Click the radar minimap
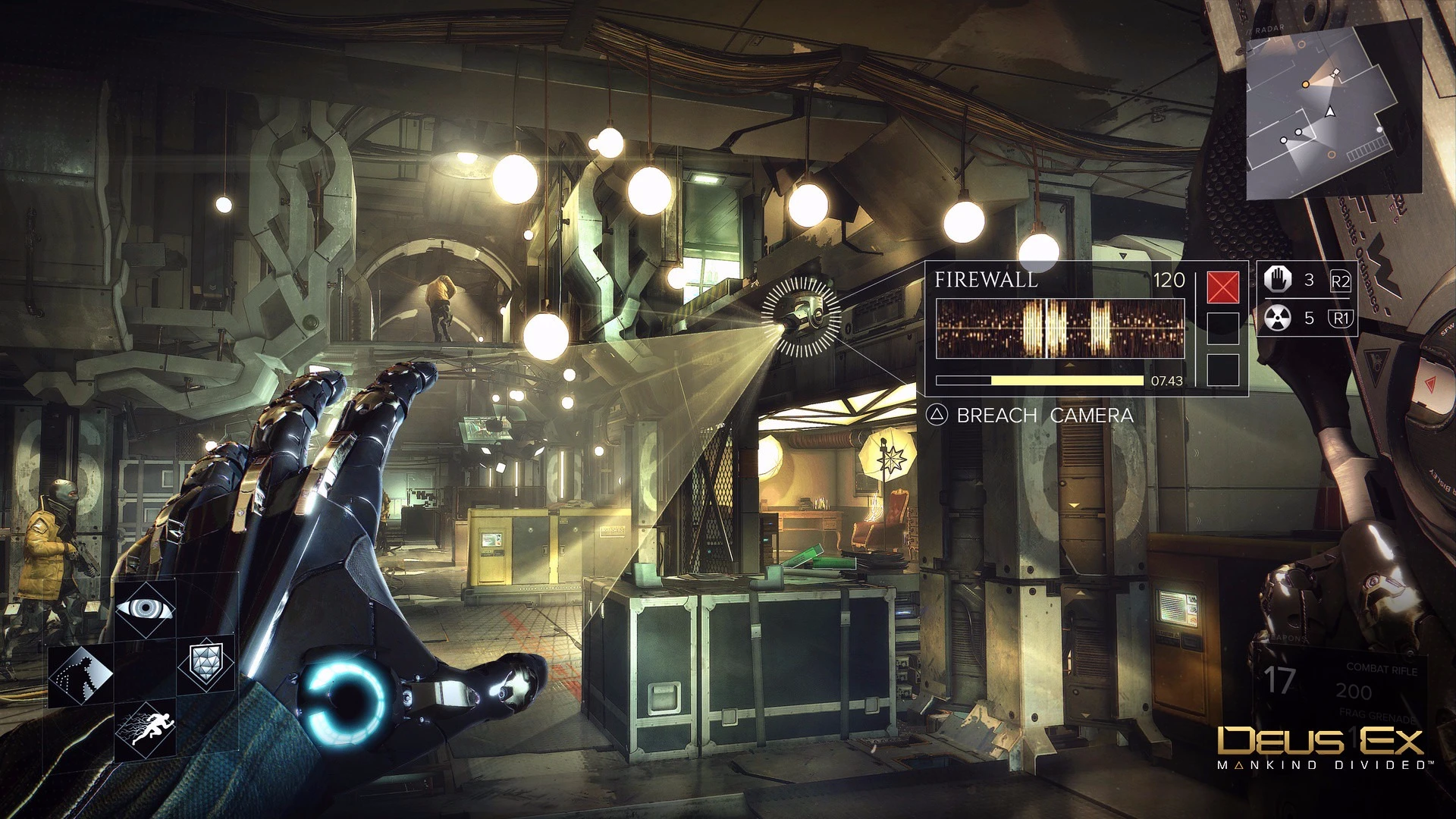The width and height of the screenshot is (1456, 819). coord(1333,111)
